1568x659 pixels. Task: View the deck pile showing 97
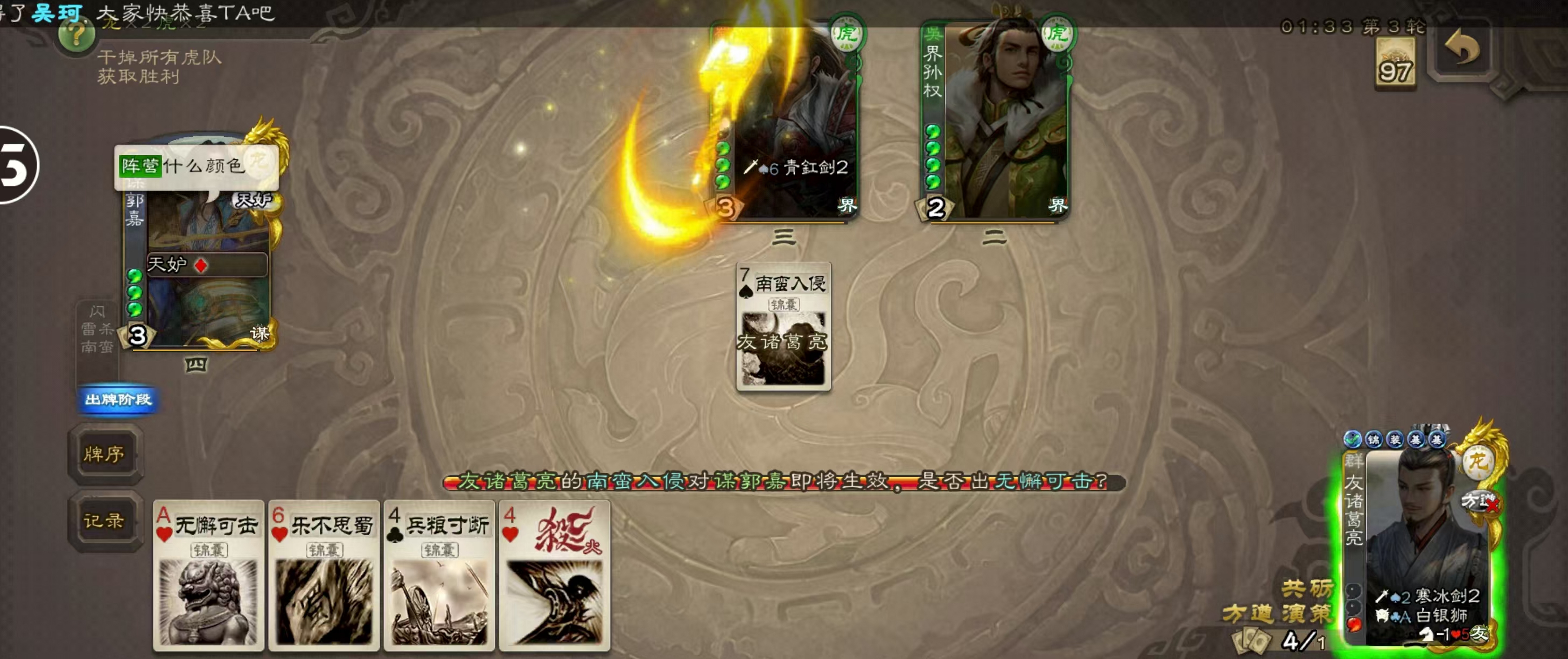[x=1395, y=65]
